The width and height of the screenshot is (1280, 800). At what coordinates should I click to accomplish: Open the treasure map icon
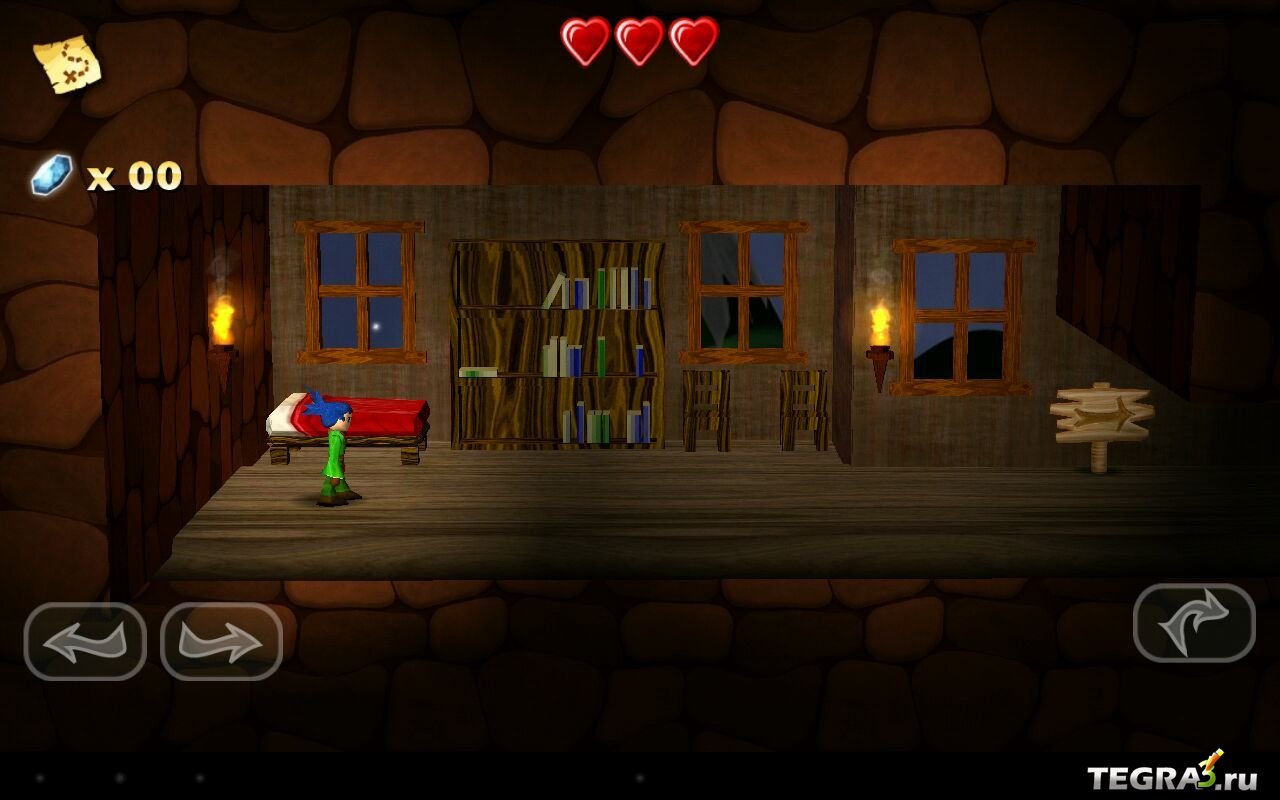coord(67,64)
